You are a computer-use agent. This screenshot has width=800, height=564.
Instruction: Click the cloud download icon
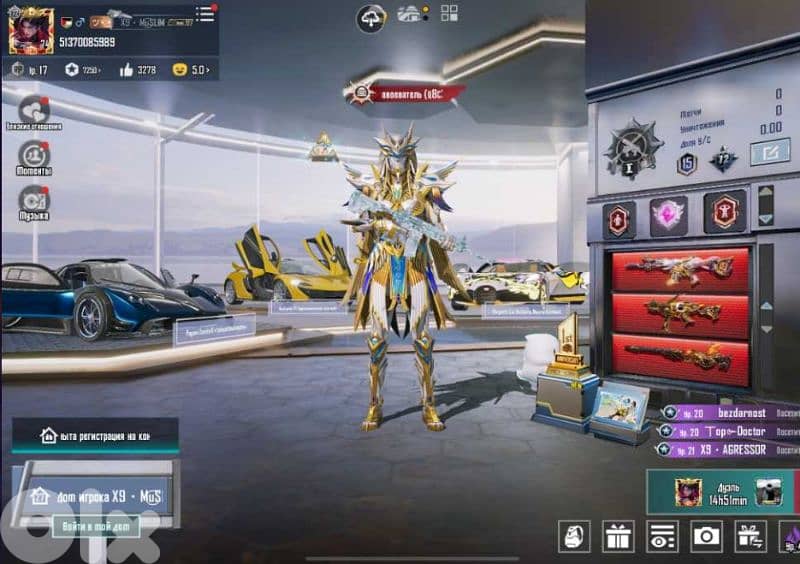pos(371,17)
